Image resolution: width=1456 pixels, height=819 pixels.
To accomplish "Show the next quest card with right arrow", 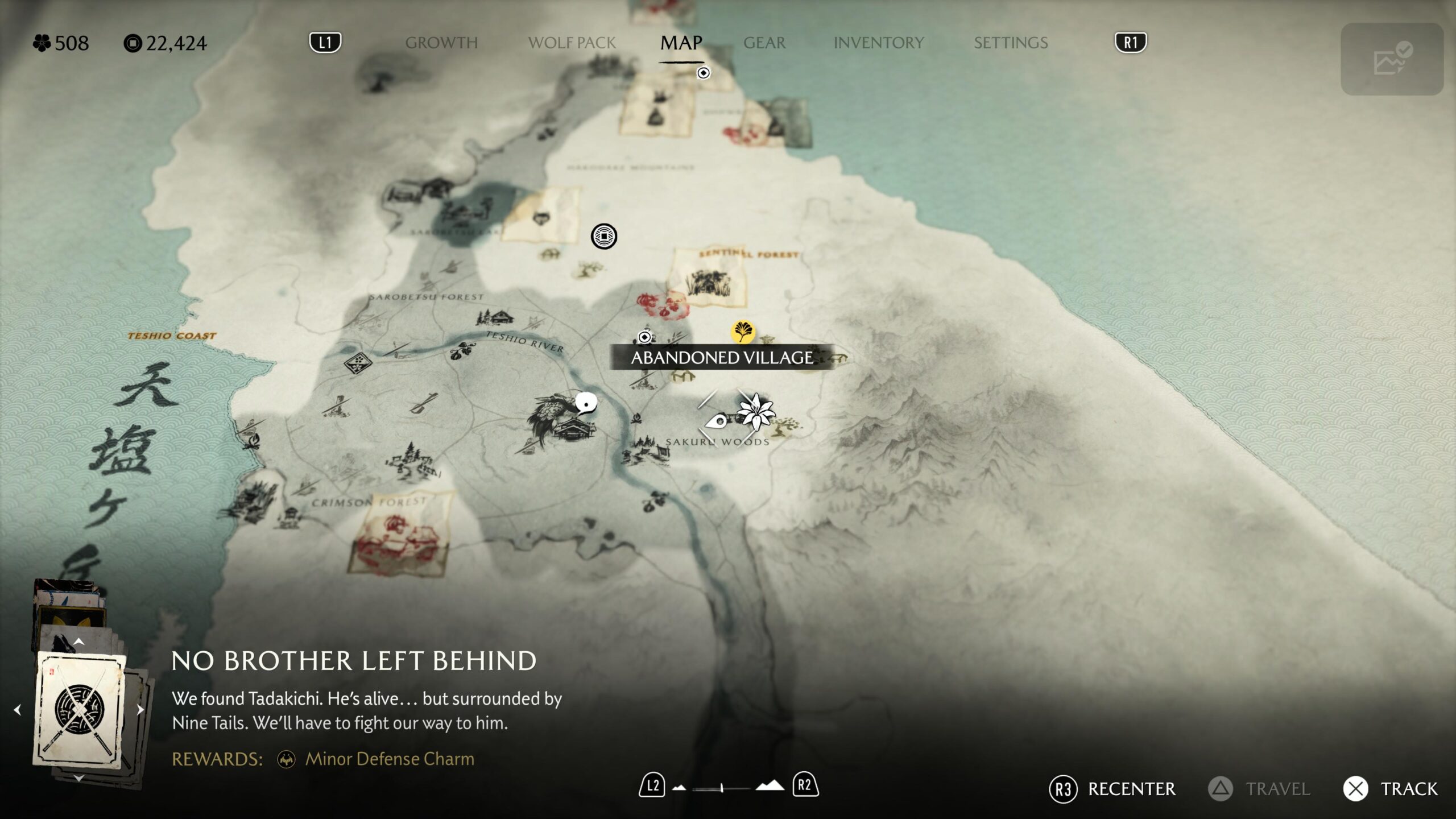I will (140, 710).
